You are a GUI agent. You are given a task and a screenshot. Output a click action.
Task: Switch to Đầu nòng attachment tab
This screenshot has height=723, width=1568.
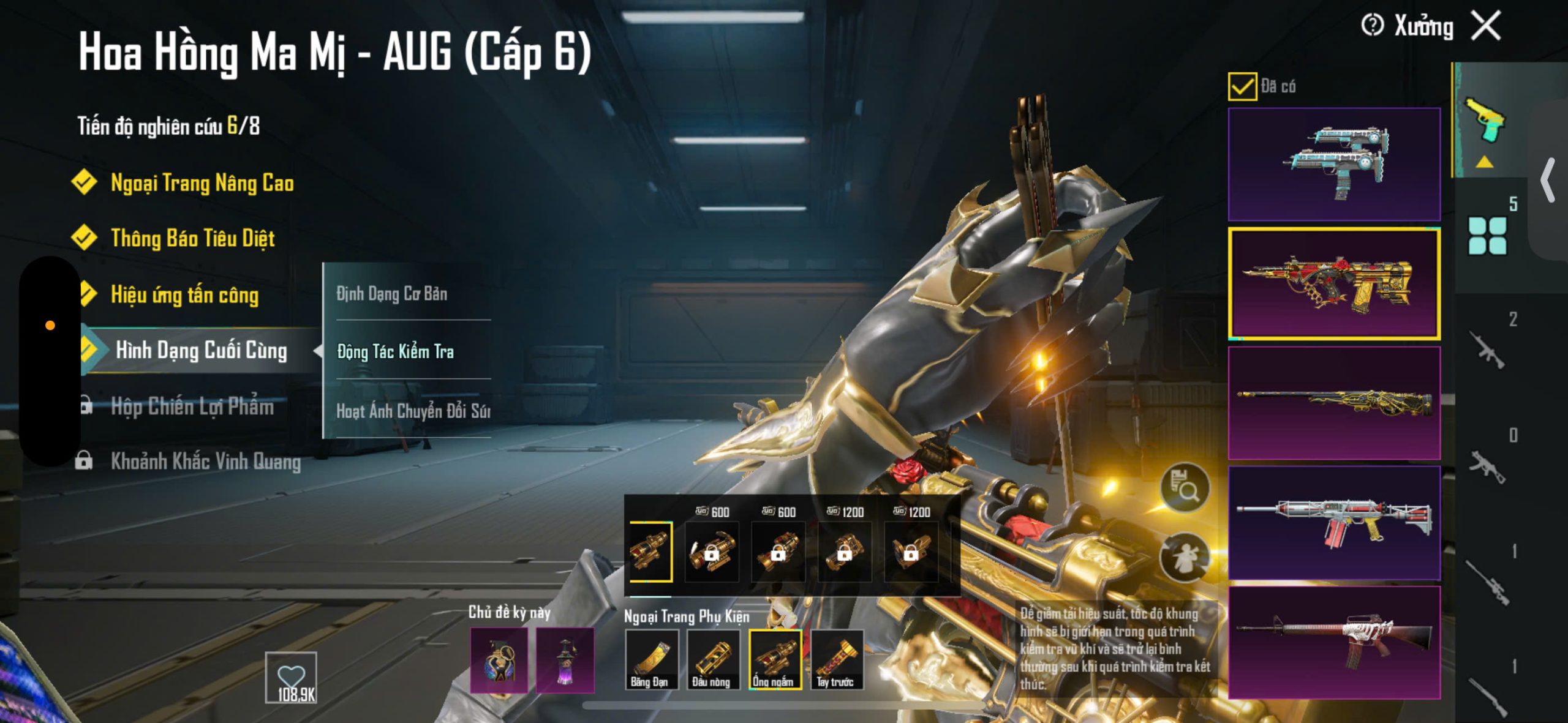point(712,659)
